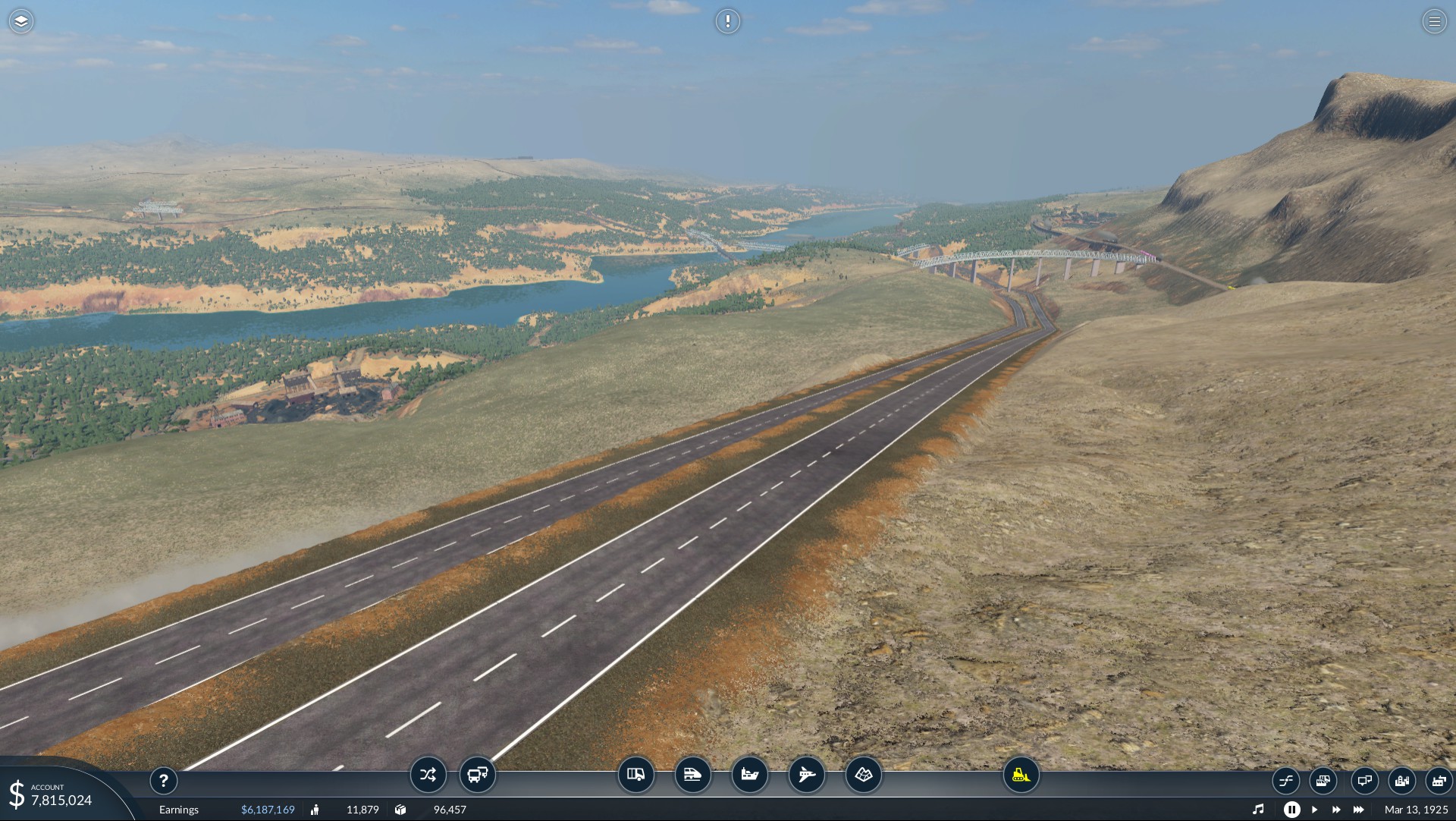Viewport: 1456px width, 821px height.
Task: Toggle the music note button
Action: (x=1258, y=810)
